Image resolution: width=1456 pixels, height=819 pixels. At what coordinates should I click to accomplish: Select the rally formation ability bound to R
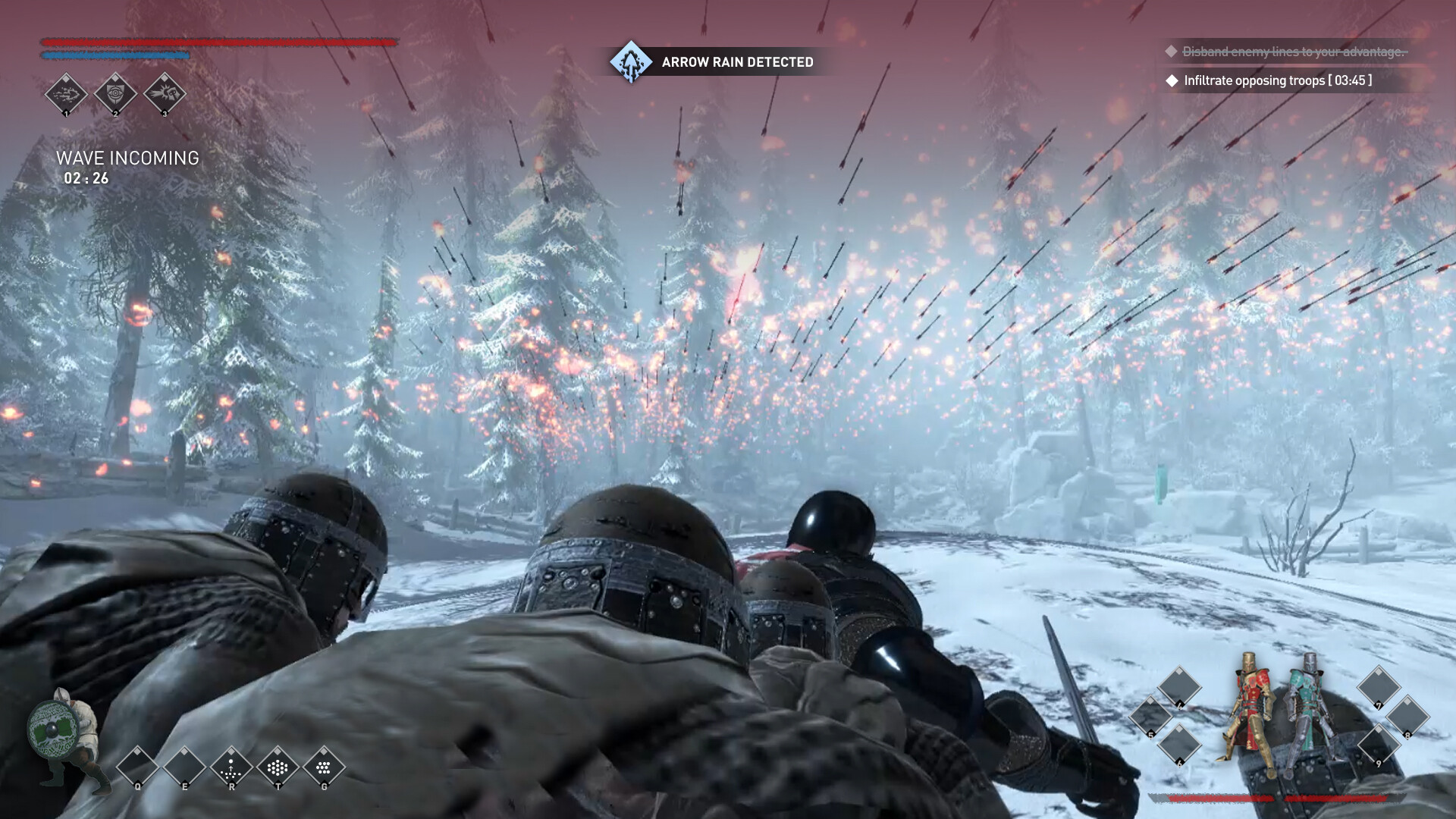pos(231,766)
